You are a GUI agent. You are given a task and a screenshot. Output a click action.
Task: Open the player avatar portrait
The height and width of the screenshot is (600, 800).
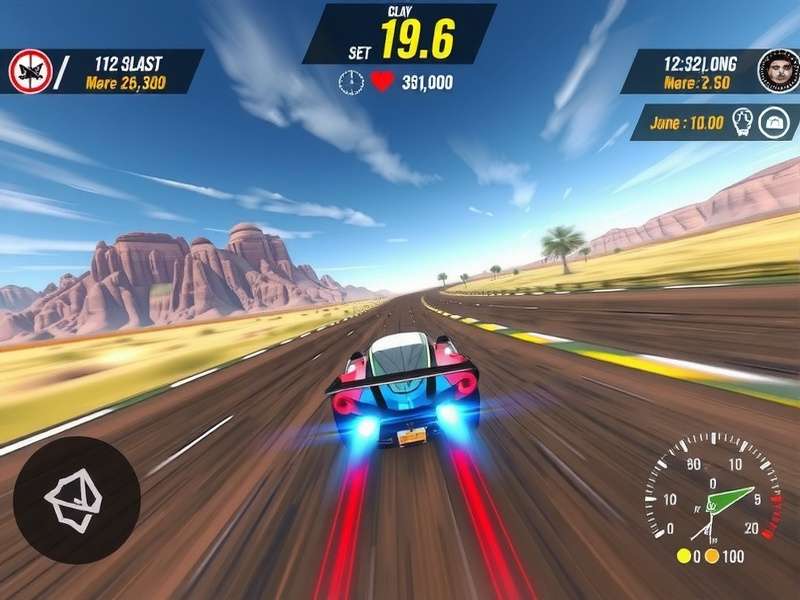click(778, 71)
